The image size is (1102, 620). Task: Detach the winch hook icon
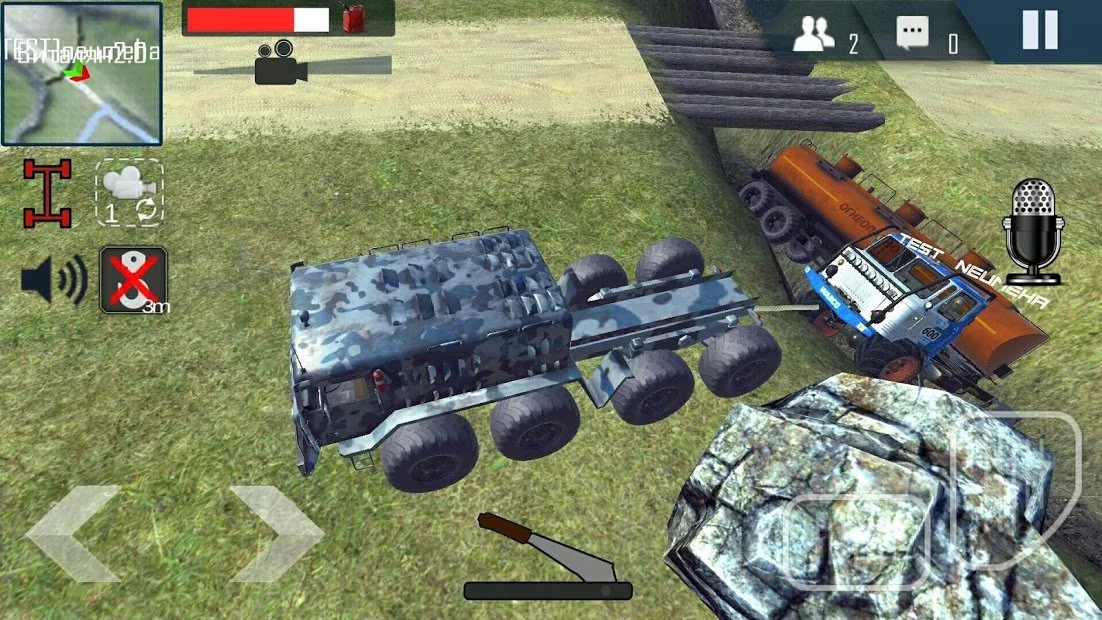(x=133, y=280)
